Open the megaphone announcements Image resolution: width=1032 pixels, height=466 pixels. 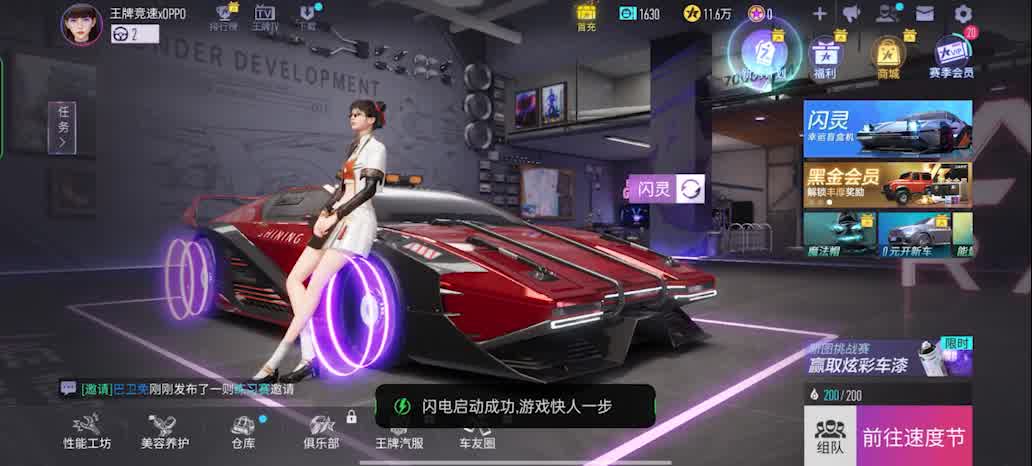coord(851,13)
